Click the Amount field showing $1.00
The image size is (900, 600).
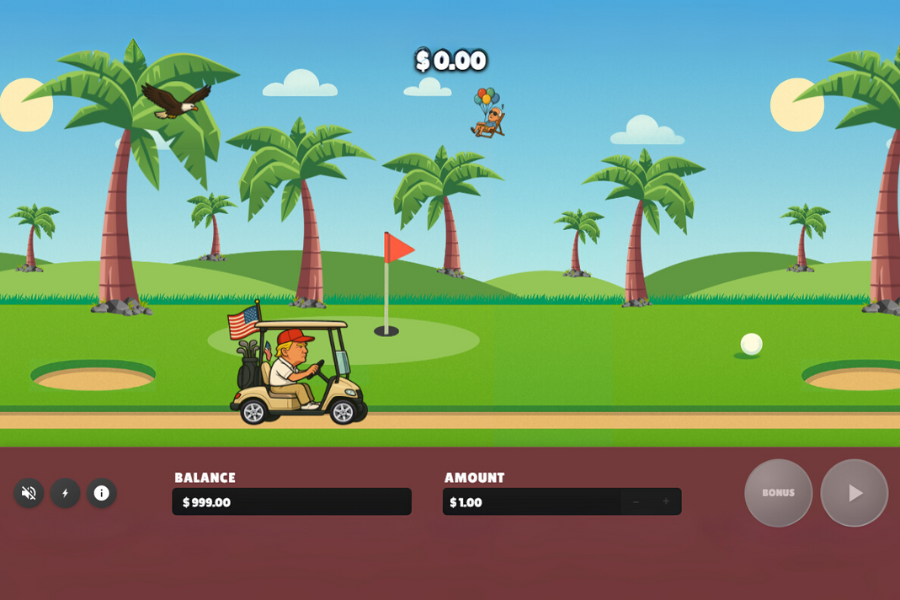pyautogui.click(x=530, y=502)
